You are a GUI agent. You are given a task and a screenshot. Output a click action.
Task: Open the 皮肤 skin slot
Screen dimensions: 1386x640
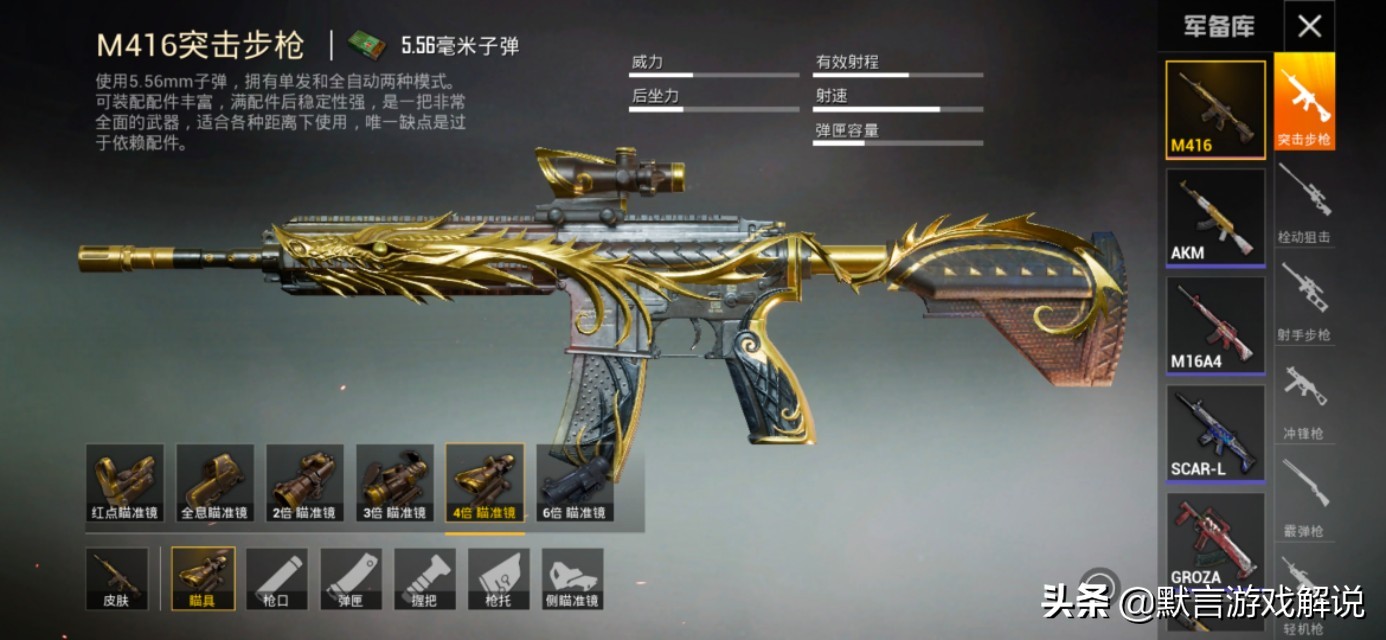(116, 578)
